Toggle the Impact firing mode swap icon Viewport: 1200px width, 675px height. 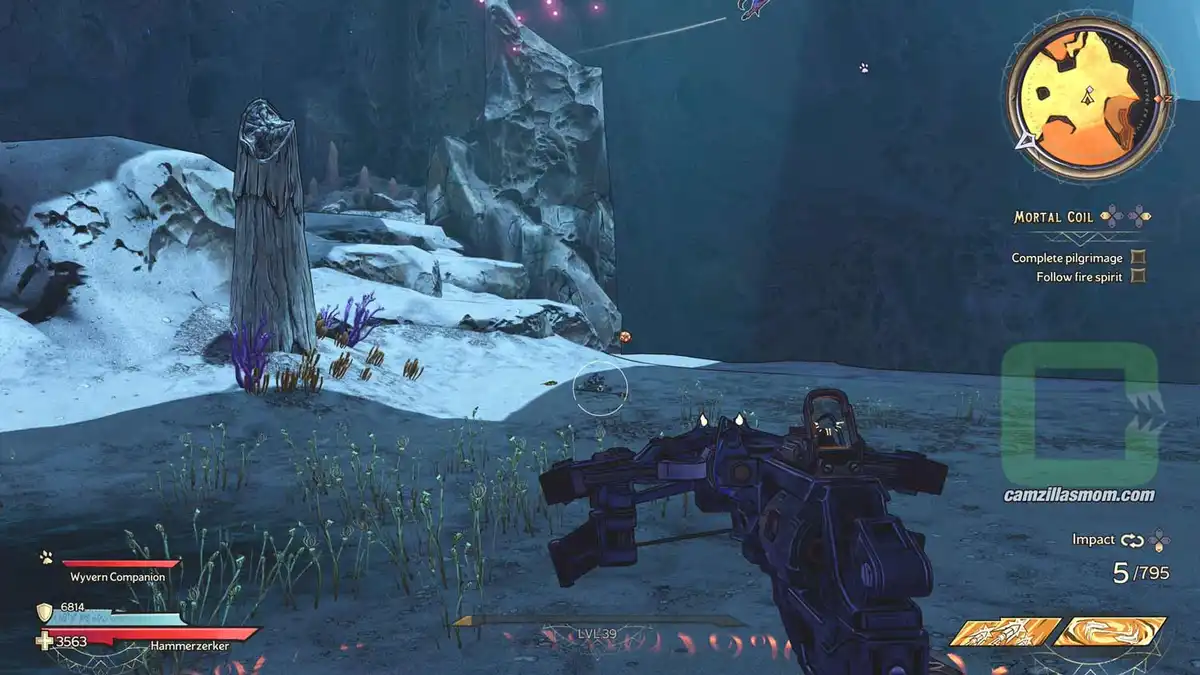tap(1132, 540)
